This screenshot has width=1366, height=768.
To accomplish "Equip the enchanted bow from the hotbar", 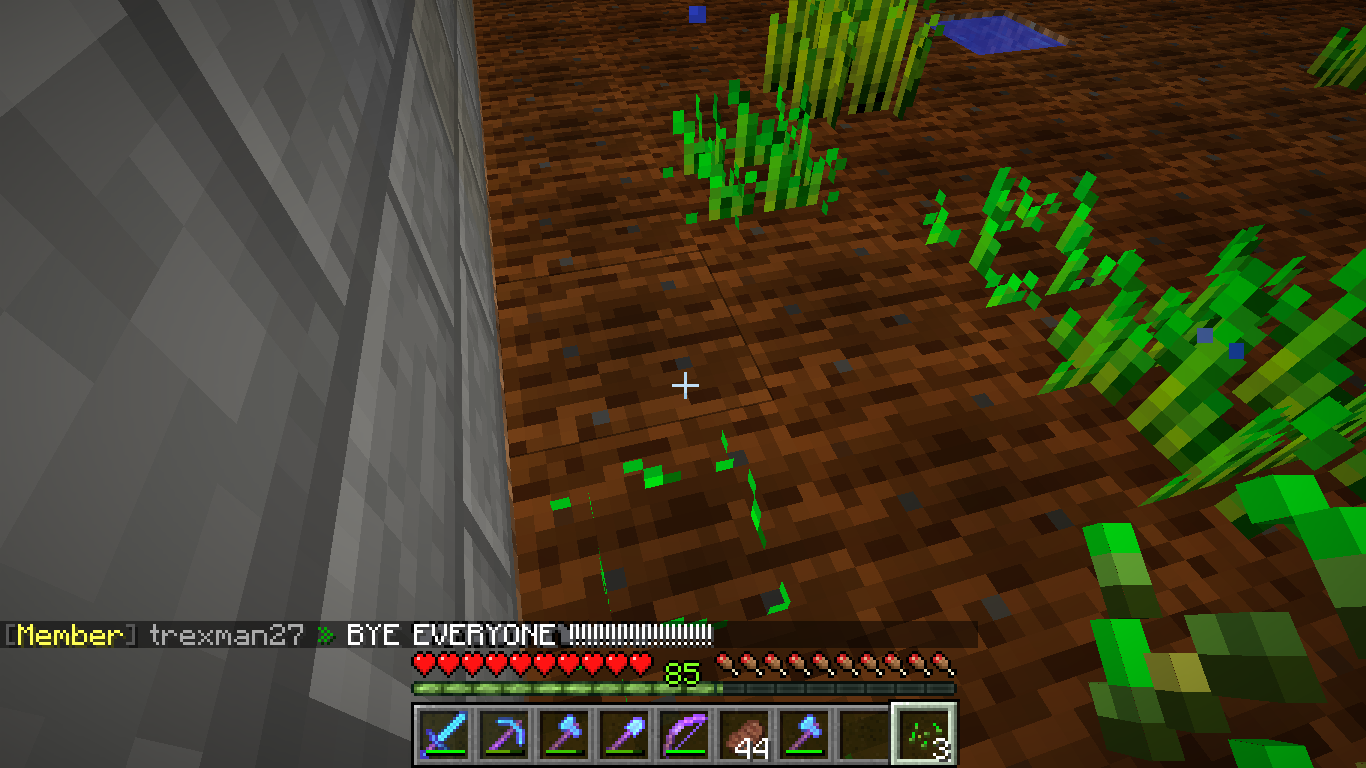I will click(x=683, y=734).
